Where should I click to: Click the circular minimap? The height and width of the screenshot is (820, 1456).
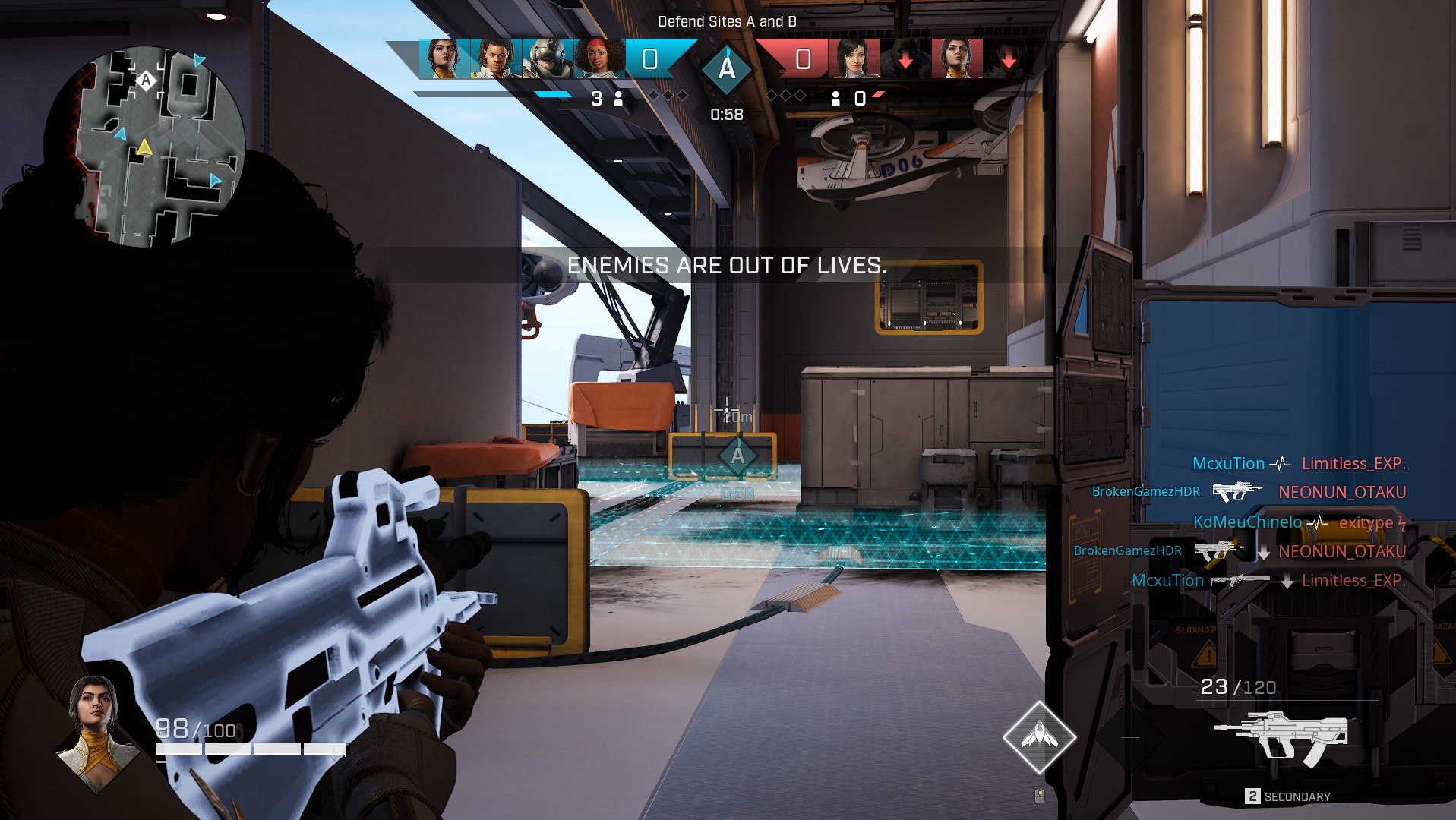click(144, 147)
